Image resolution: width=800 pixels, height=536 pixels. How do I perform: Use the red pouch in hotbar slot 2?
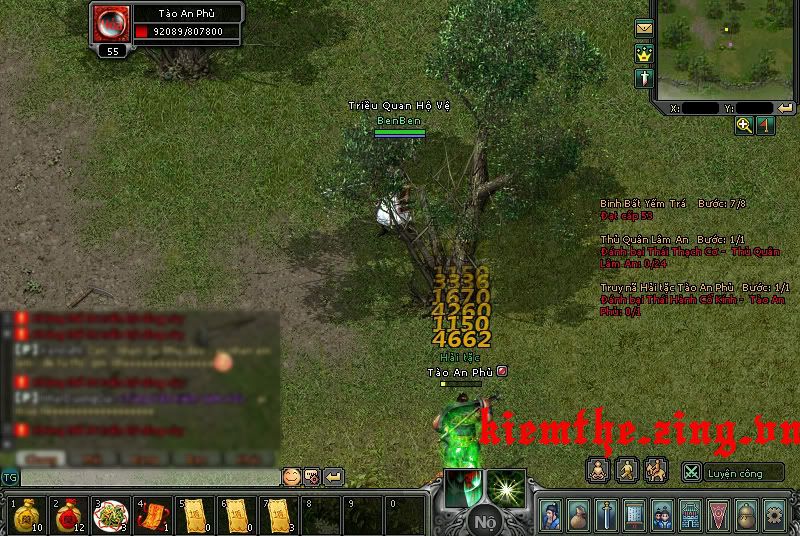67,515
